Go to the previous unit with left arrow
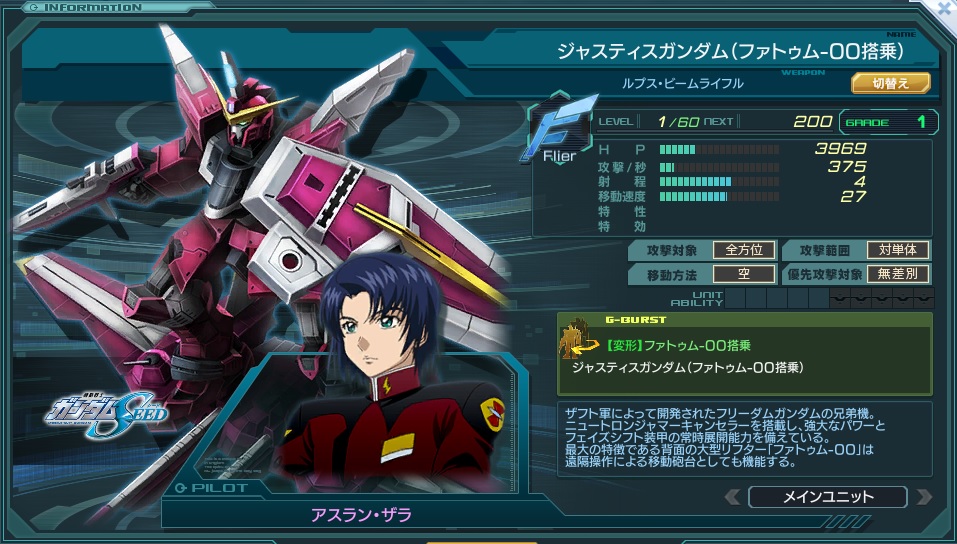The height and width of the screenshot is (544, 957). point(734,497)
